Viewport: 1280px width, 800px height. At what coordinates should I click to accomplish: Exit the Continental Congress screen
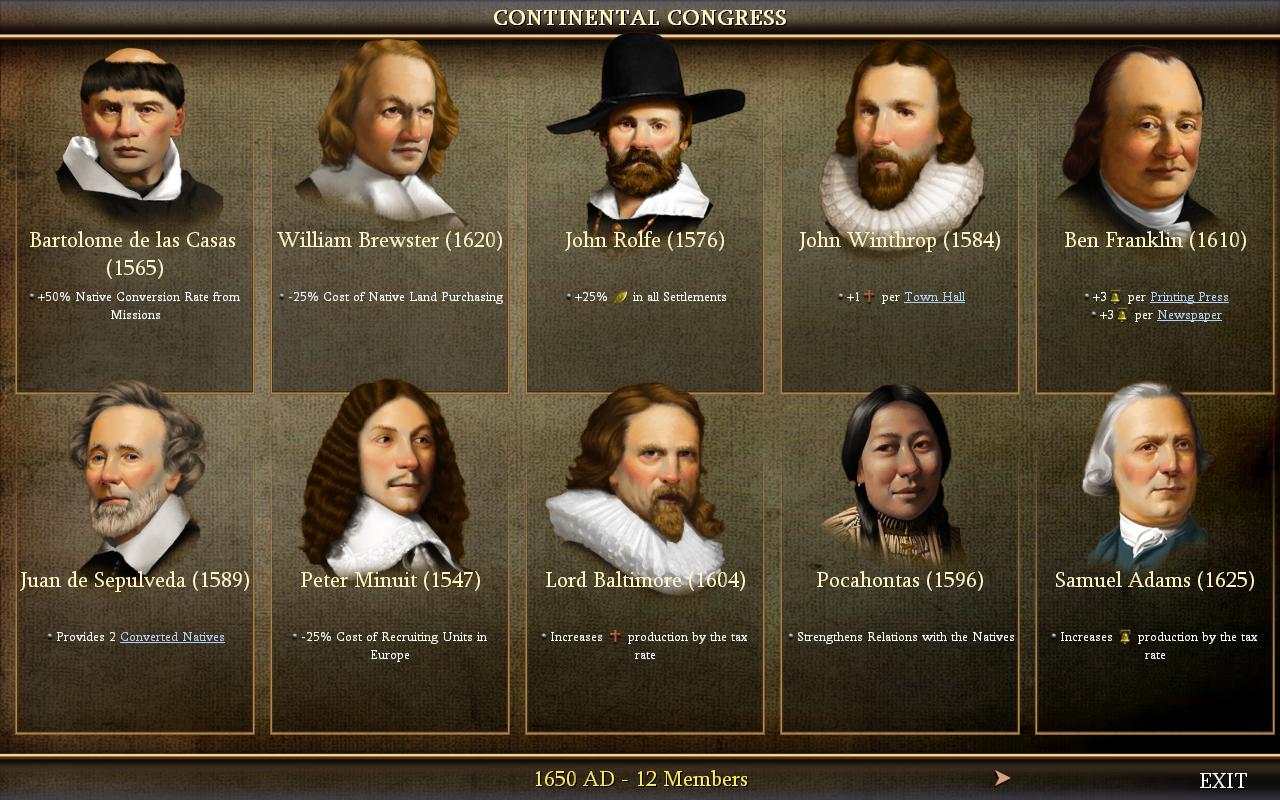pos(1222,780)
